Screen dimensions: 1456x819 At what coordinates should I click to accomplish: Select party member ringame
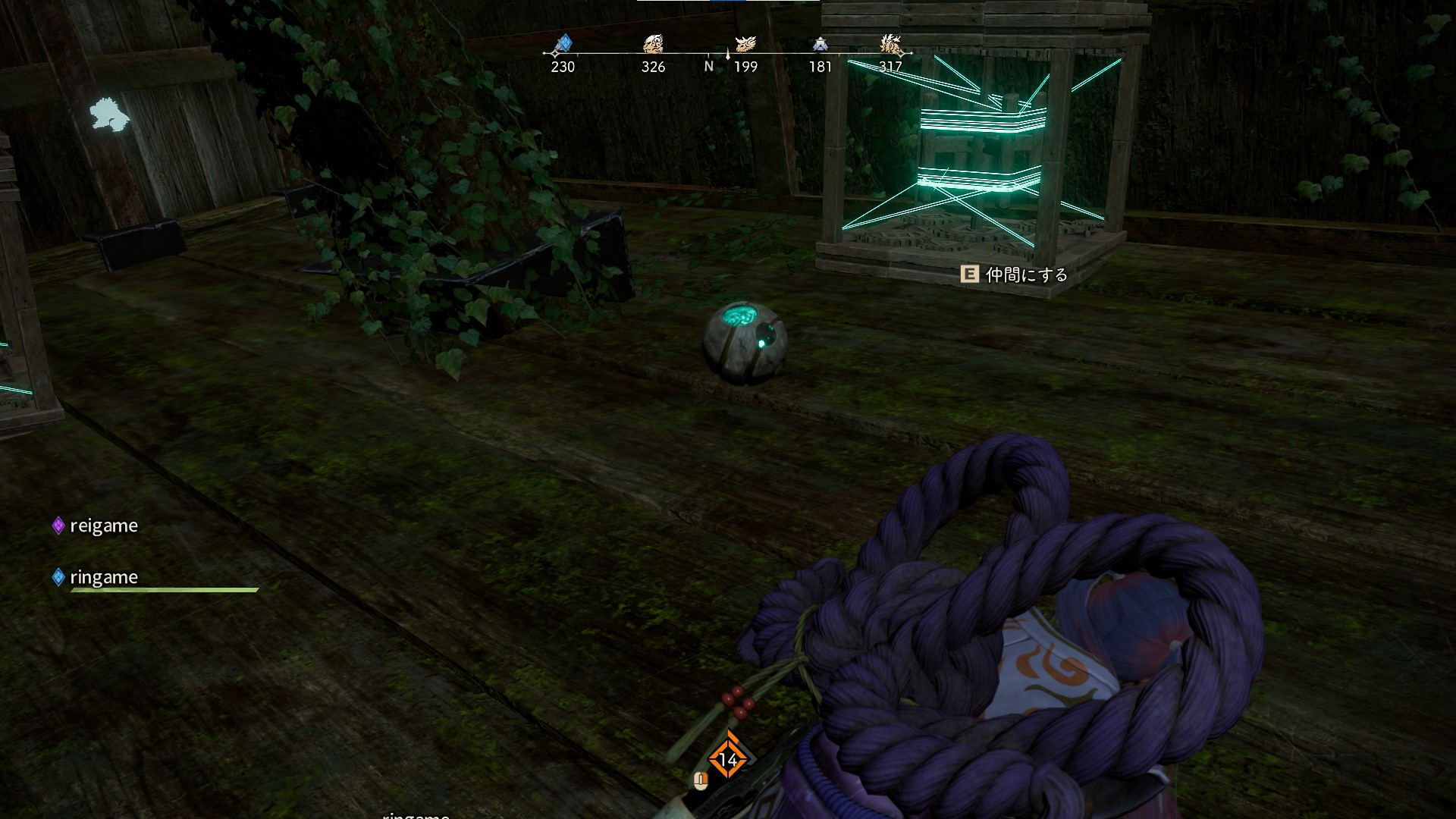coord(103,577)
